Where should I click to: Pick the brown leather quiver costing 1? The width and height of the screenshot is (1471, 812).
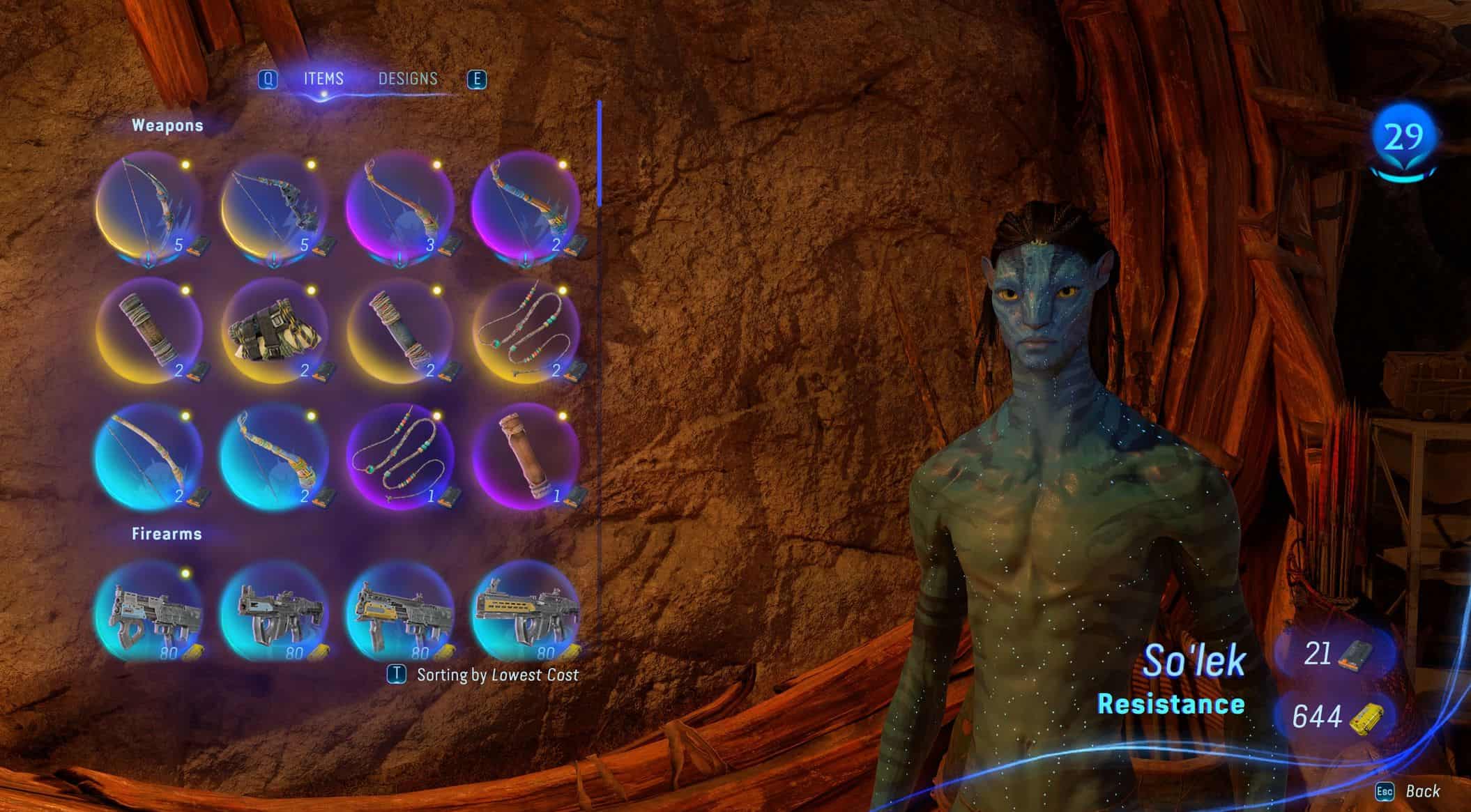click(525, 457)
